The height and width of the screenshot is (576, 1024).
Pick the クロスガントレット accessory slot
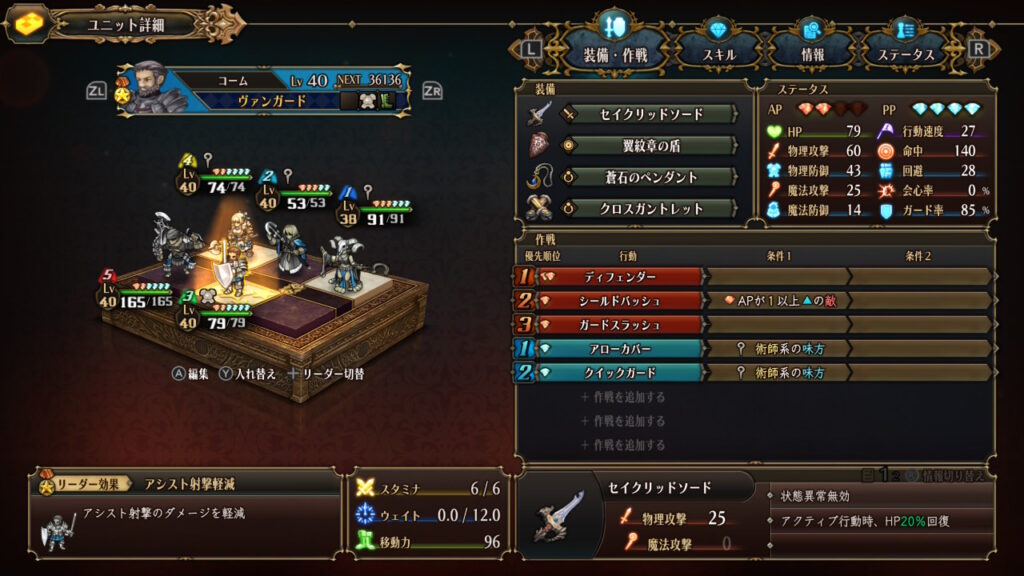pos(650,209)
